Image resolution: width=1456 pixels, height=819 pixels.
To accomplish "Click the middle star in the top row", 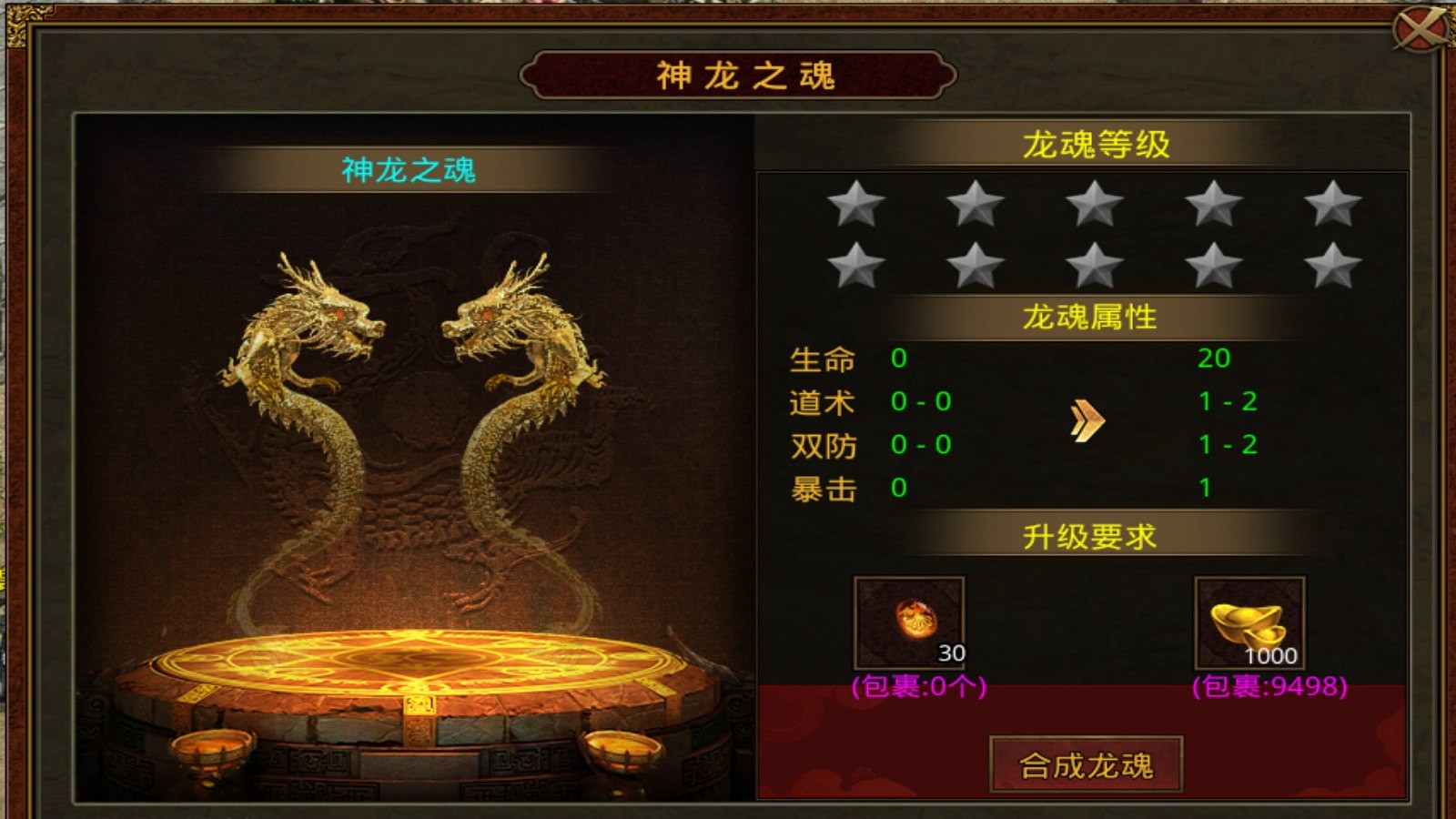I will point(1091,207).
